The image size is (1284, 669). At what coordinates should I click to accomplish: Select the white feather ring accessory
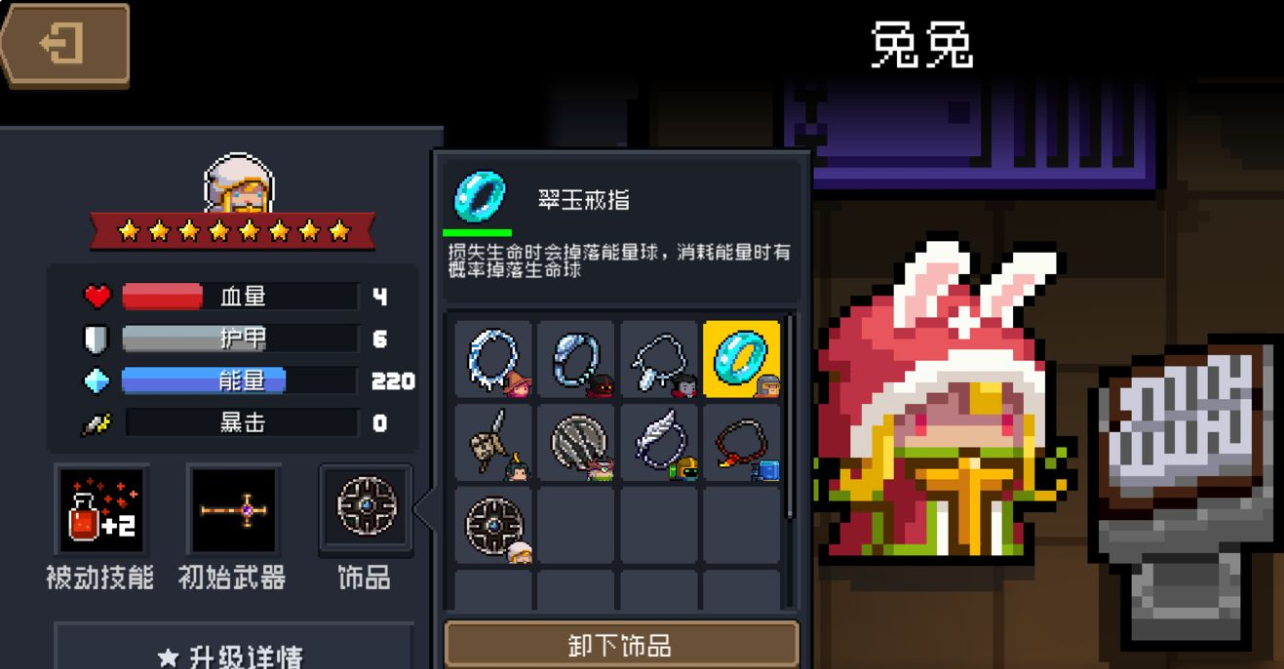coord(659,442)
